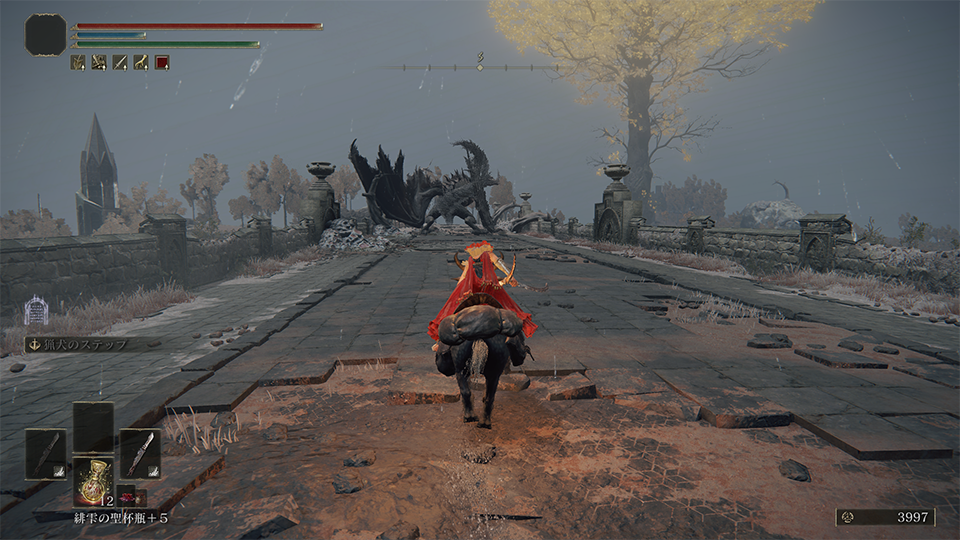Click the sword status buff icon
Screen dimensions: 960x540
pos(120,62)
